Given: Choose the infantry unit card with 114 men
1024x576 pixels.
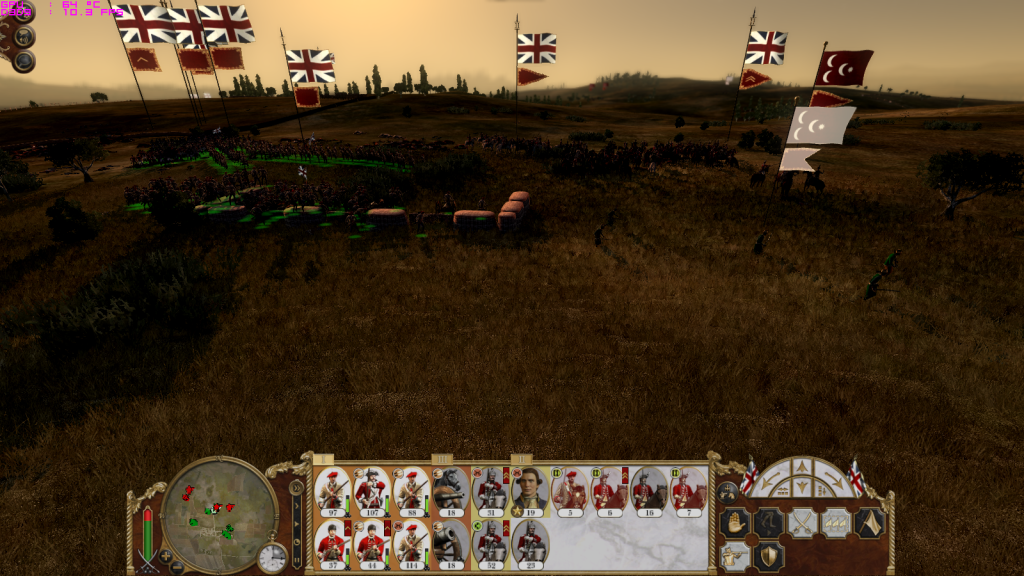Looking at the screenshot, I should [x=410, y=541].
